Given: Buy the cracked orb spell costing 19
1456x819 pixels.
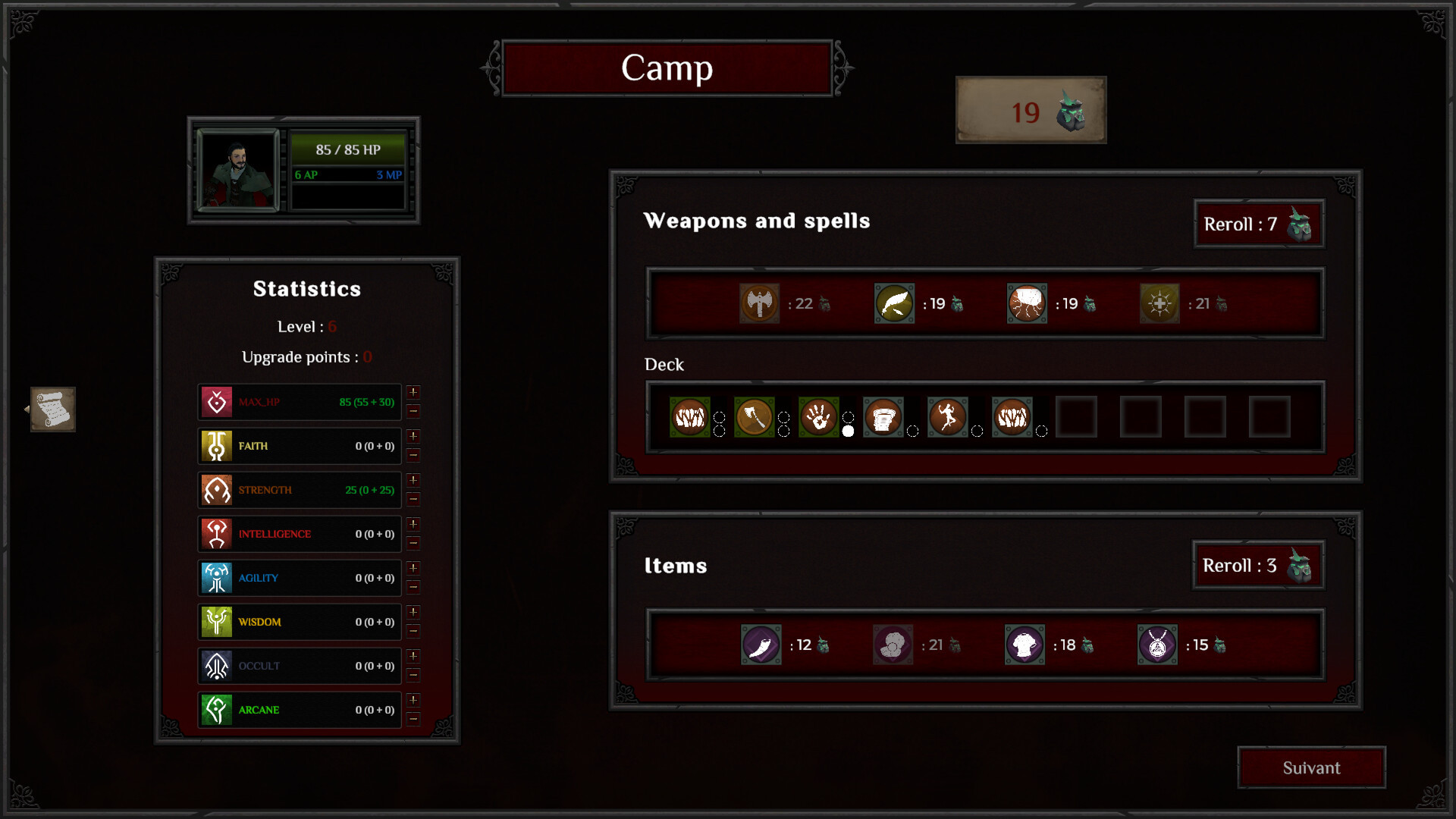Looking at the screenshot, I should click(x=1027, y=303).
